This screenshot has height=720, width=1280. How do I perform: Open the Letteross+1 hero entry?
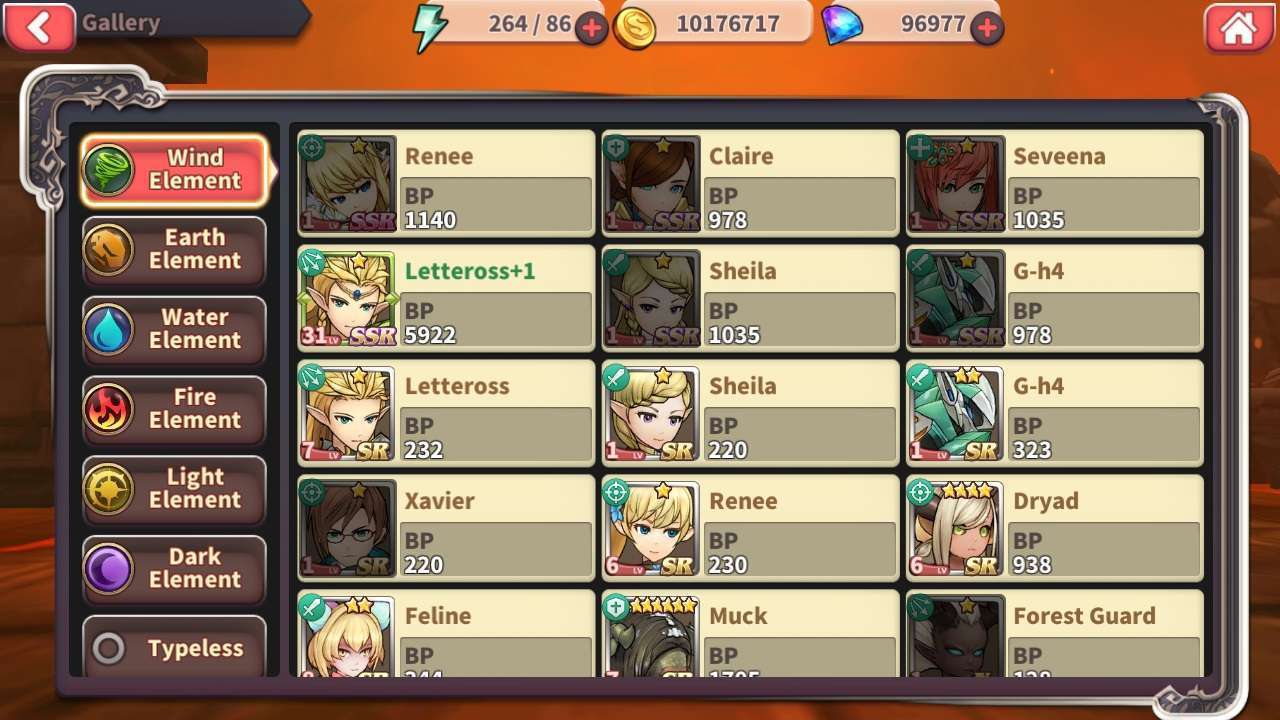[x=446, y=298]
